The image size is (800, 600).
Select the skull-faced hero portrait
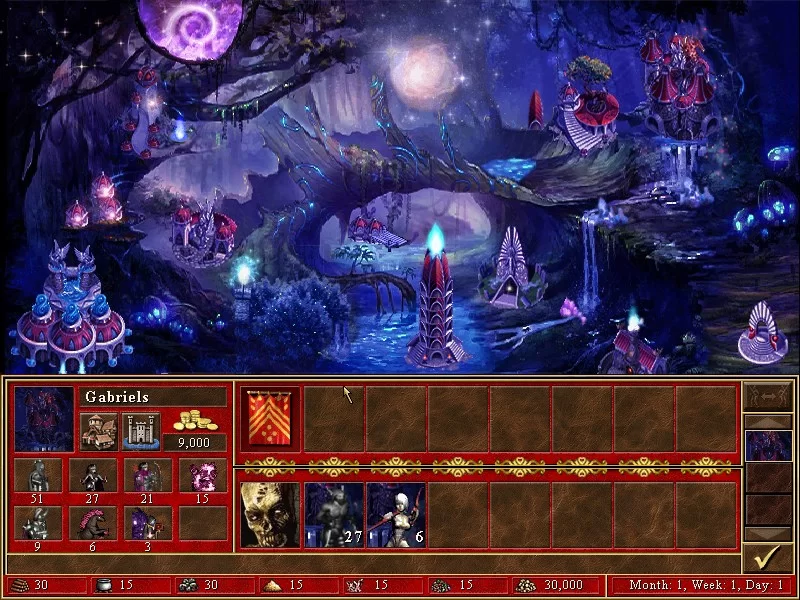tap(270, 515)
